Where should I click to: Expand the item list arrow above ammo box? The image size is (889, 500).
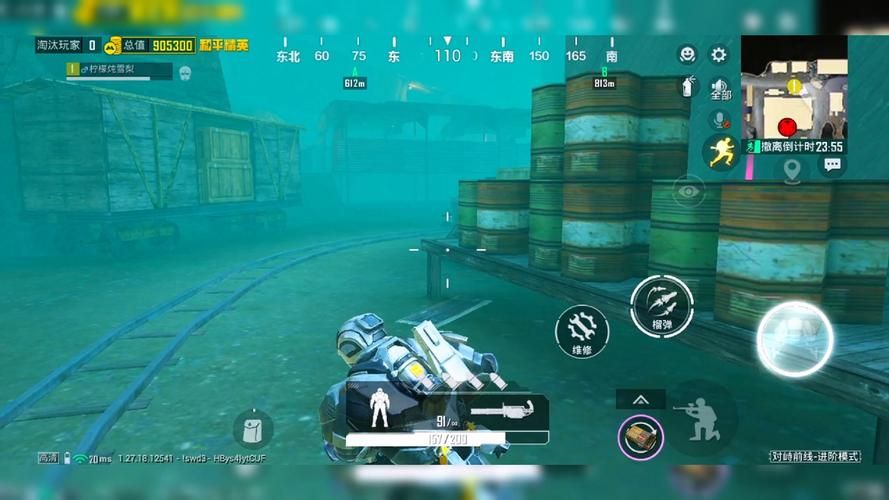[640, 399]
